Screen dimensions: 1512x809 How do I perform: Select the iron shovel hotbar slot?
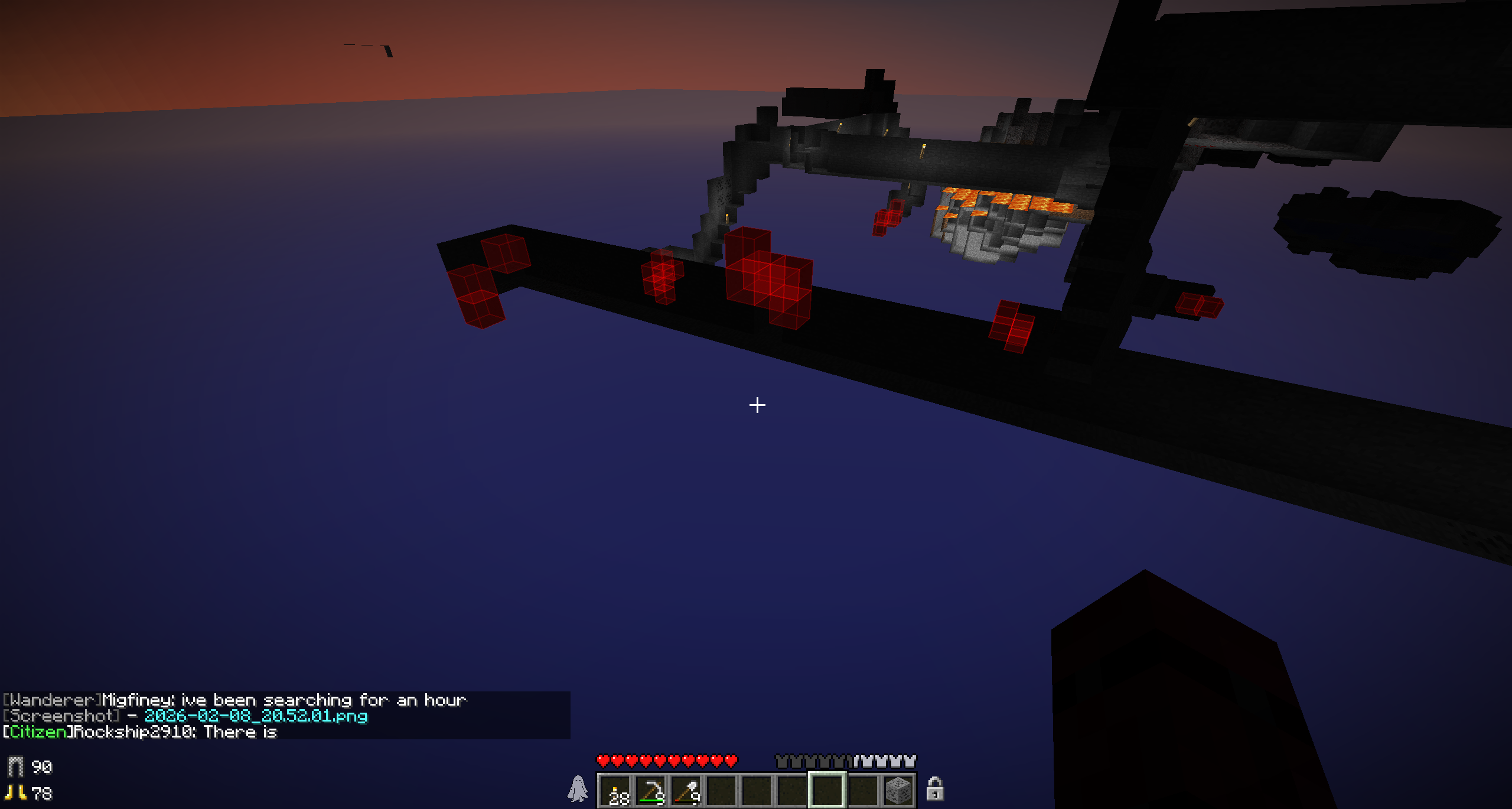686,791
